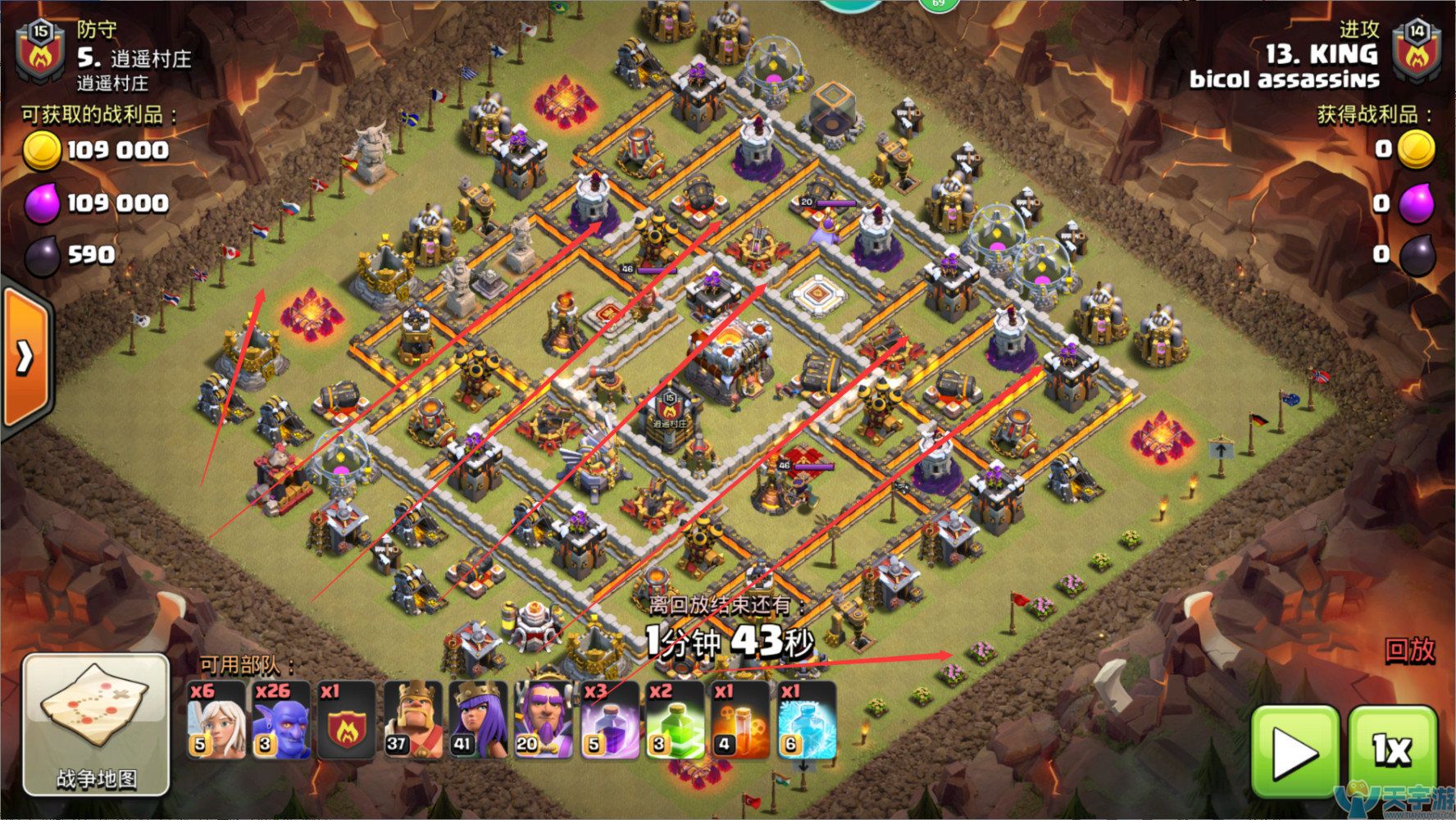Expand the orange side arrow panel
1456x820 pixels.
pyautogui.click(x=25, y=356)
